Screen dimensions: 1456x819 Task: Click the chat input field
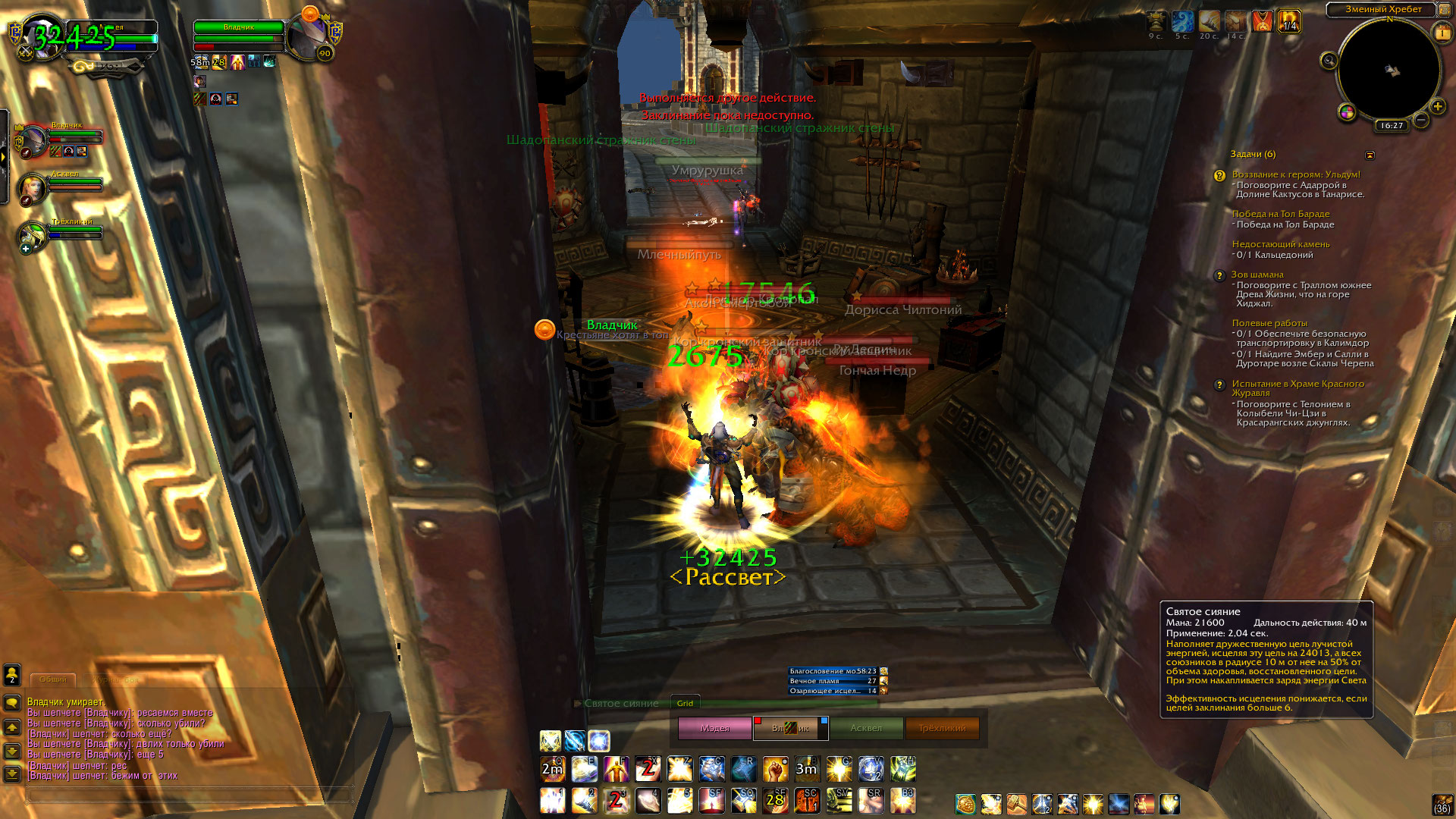190,795
